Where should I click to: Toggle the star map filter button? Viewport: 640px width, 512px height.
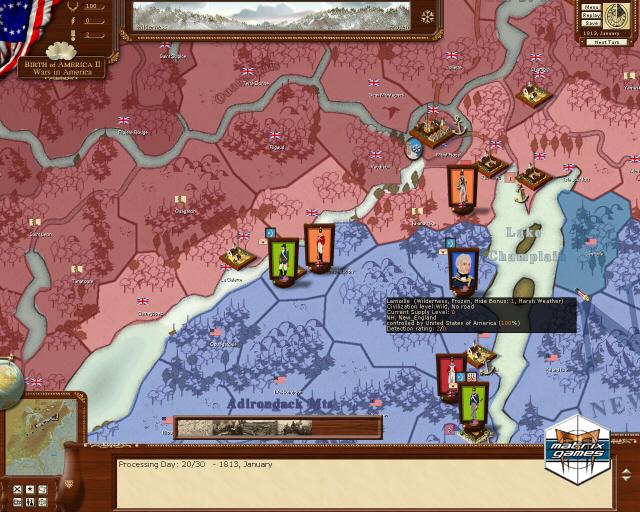tap(29, 490)
